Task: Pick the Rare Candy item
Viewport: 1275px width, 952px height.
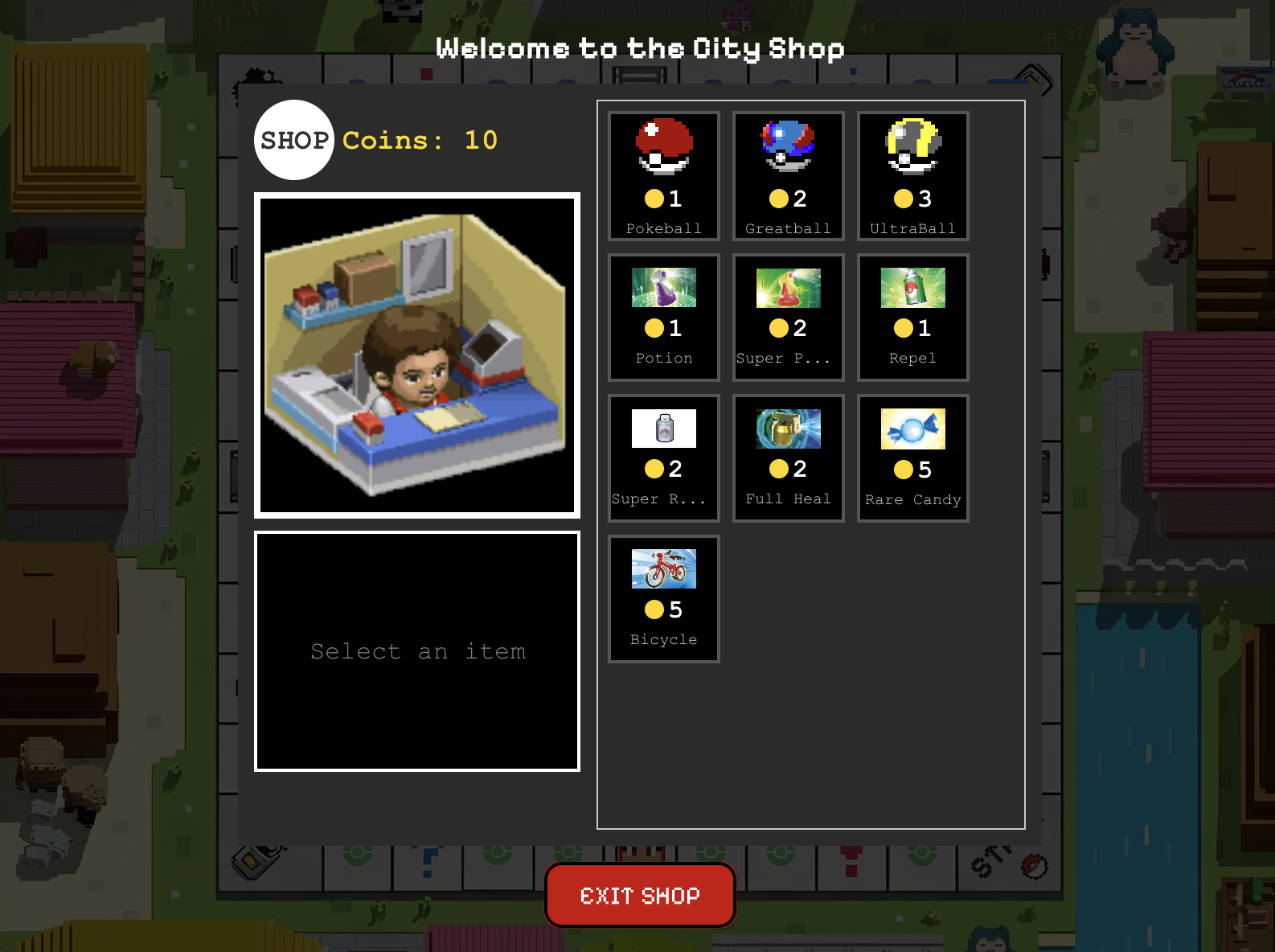Action: click(912, 429)
